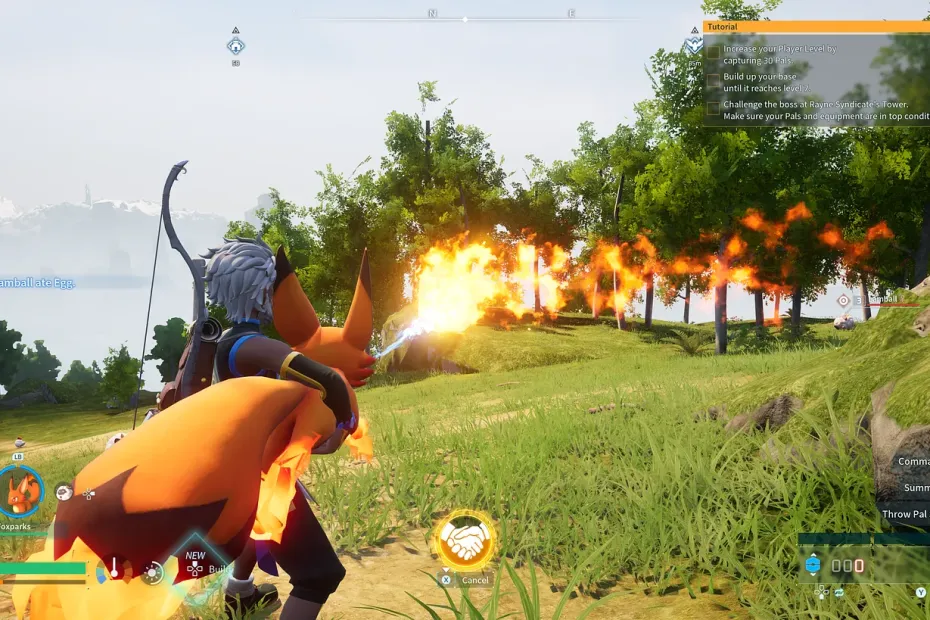Tick the Rayne Syndicate Tower boss checkbox
Viewport: 930px width, 620px height.
coord(713,108)
